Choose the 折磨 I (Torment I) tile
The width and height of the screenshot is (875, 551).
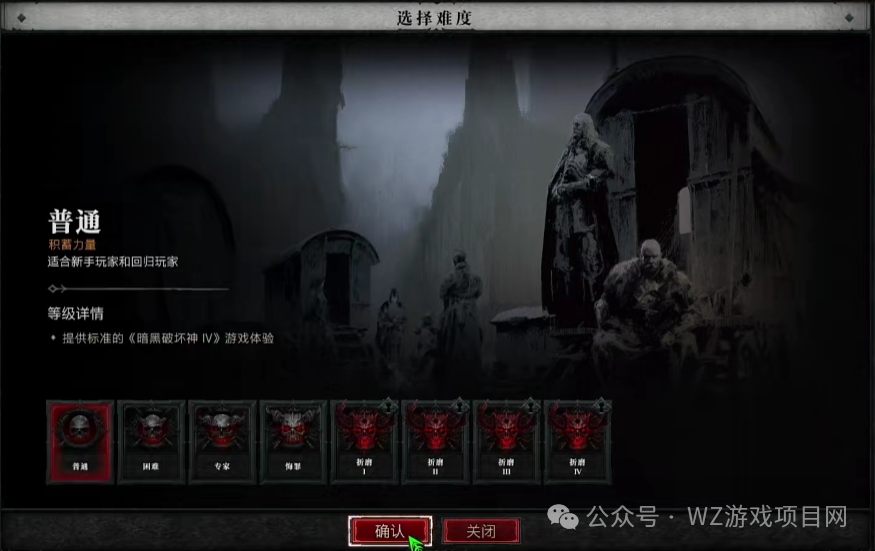(x=364, y=441)
